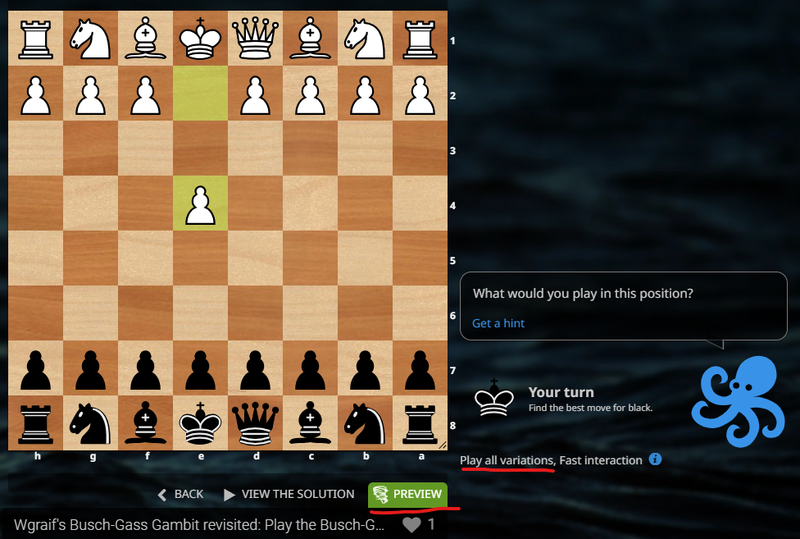Select the black rook on a8
This screenshot has width=800, height=539.
[421, 423]
